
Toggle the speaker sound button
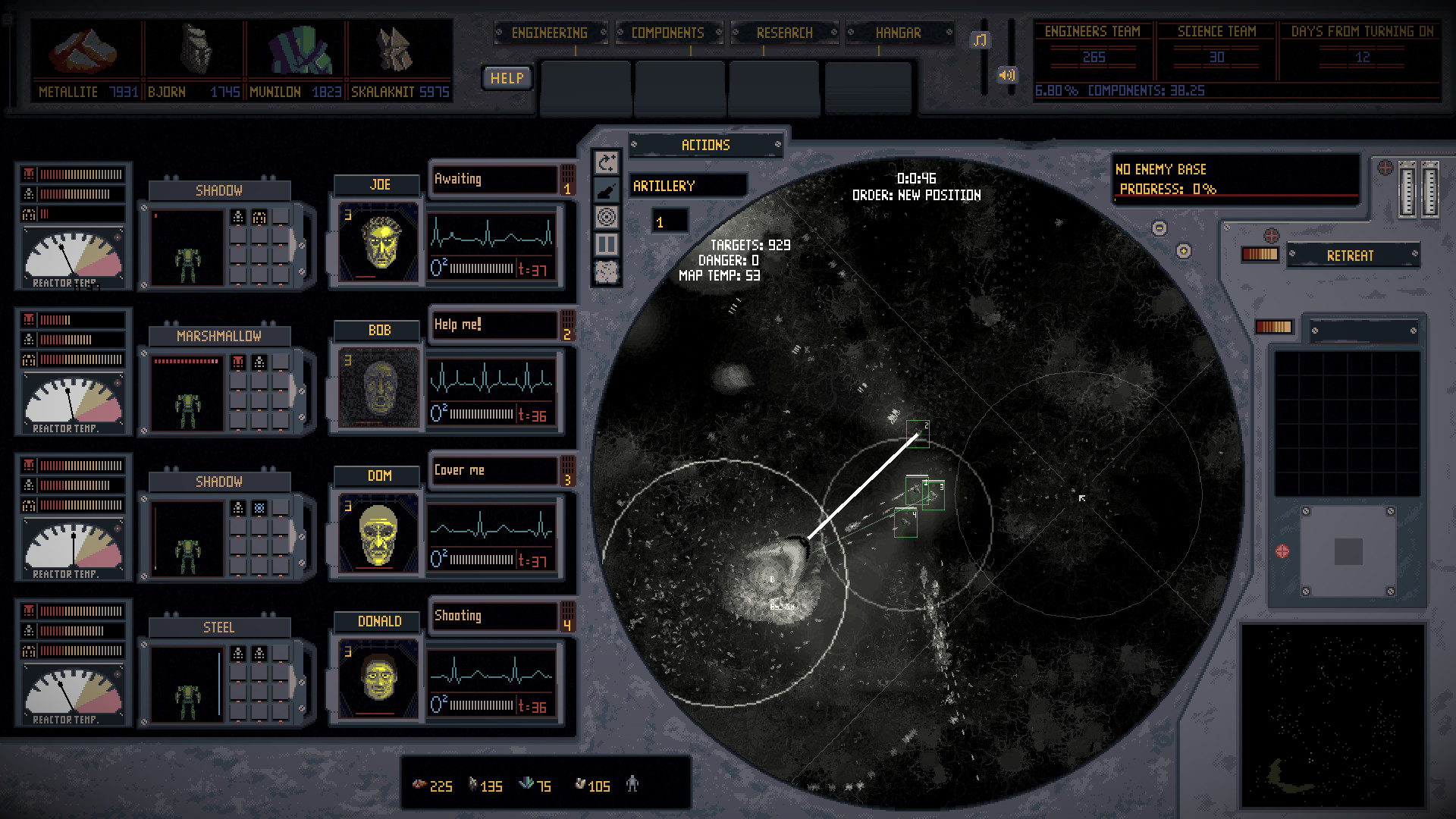point(1006,75)
